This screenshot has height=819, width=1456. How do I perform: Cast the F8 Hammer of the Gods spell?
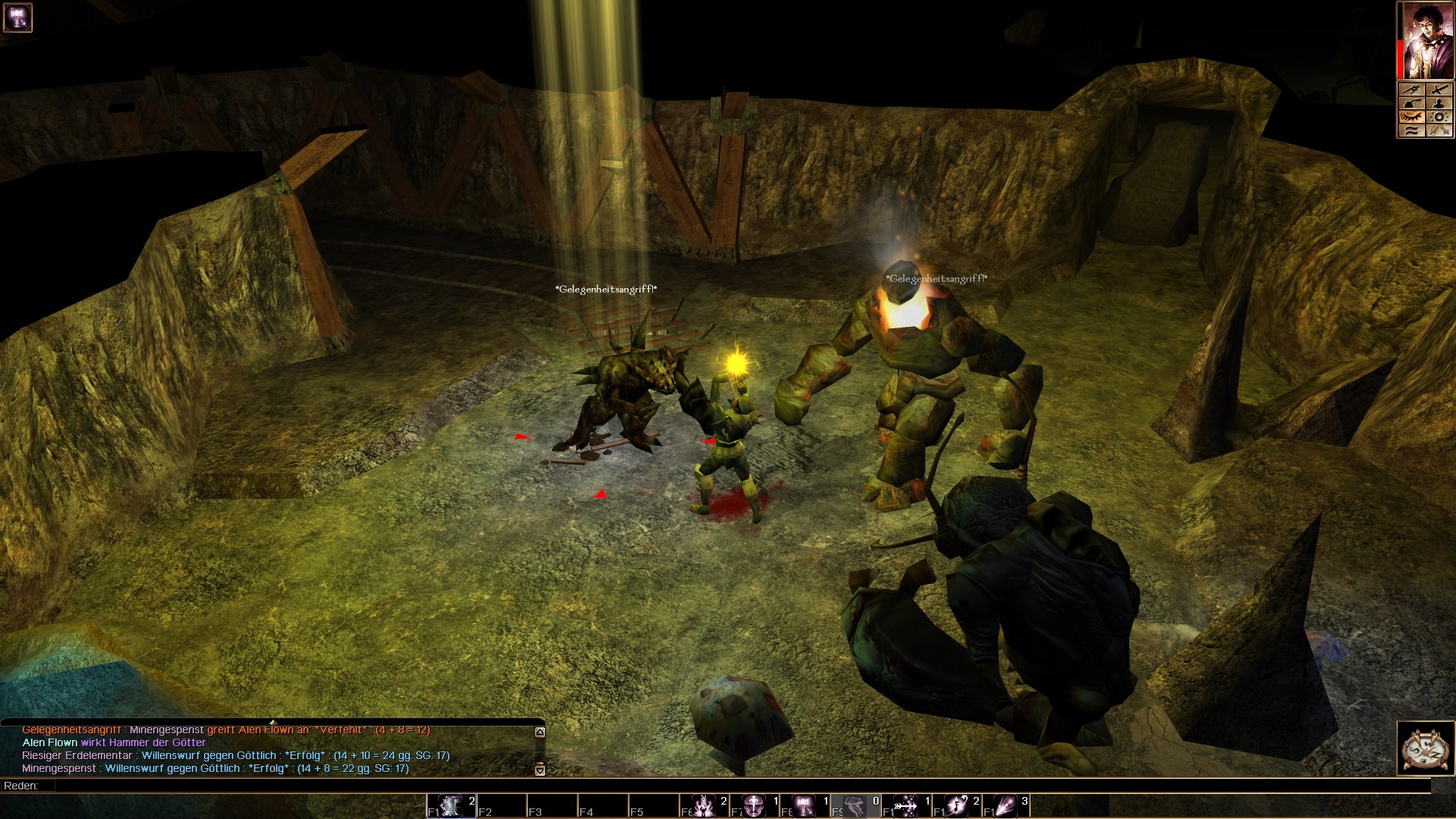point(805,805)
